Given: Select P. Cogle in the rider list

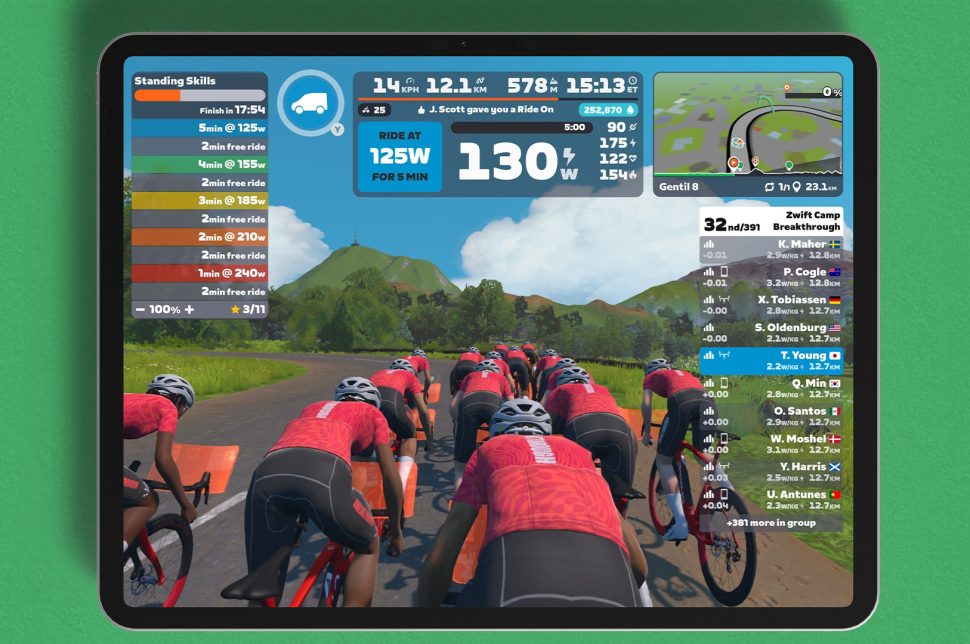Looking at the screenshot, I should tap(771, 278).
